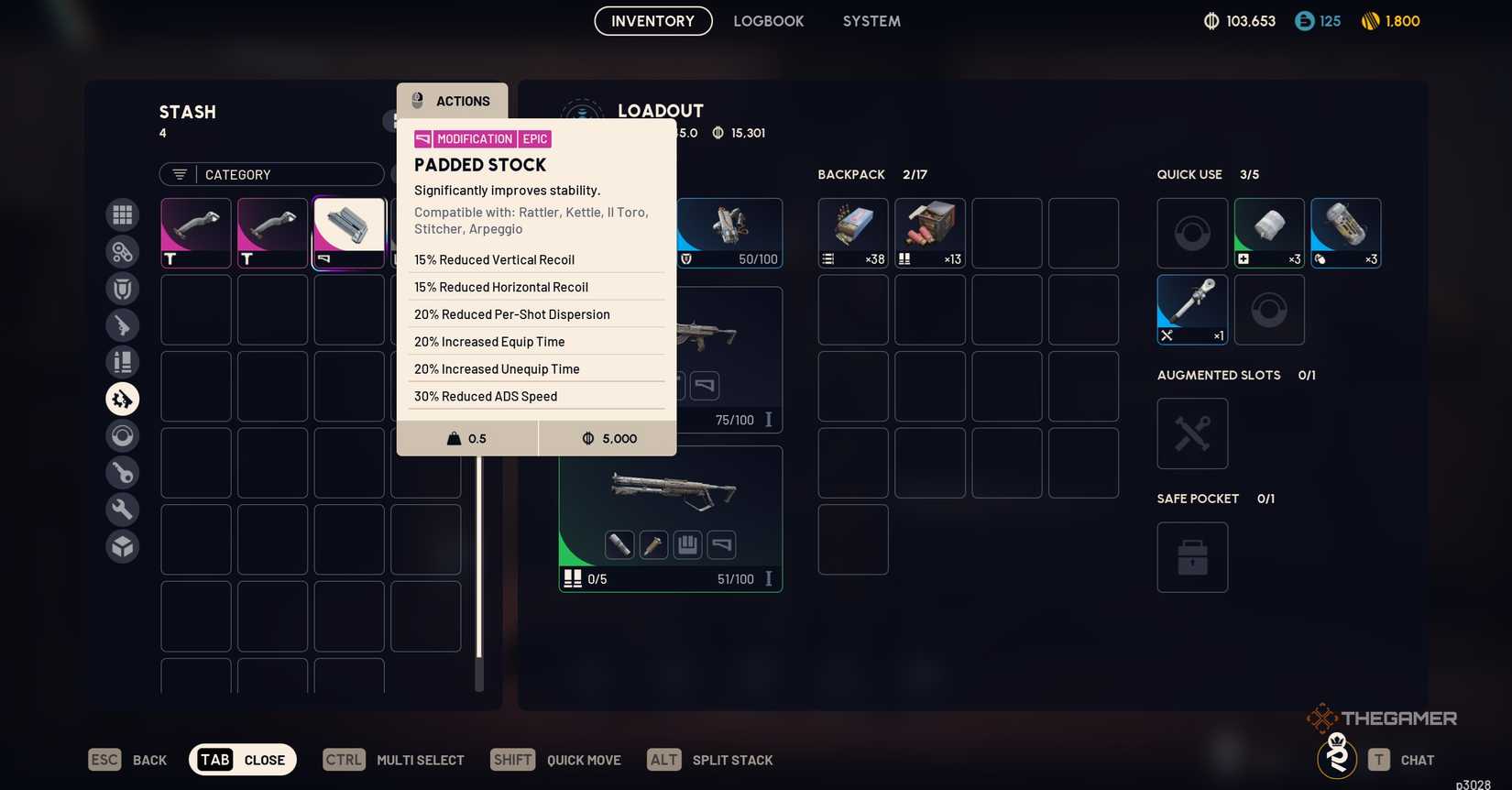1512x790 pixels.
Task: Click the cube materials category filter
Action: coord(122,545)
